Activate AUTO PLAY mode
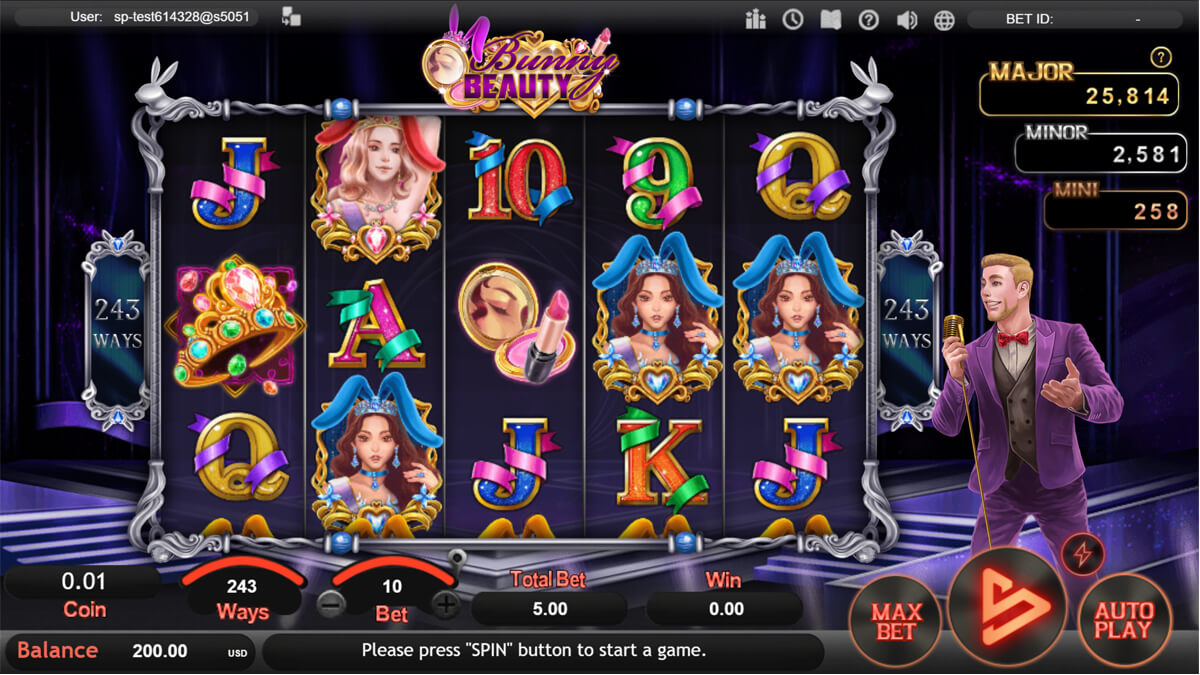The height and width of the screenshot is (675, 1200). (x=1123, y=622)
